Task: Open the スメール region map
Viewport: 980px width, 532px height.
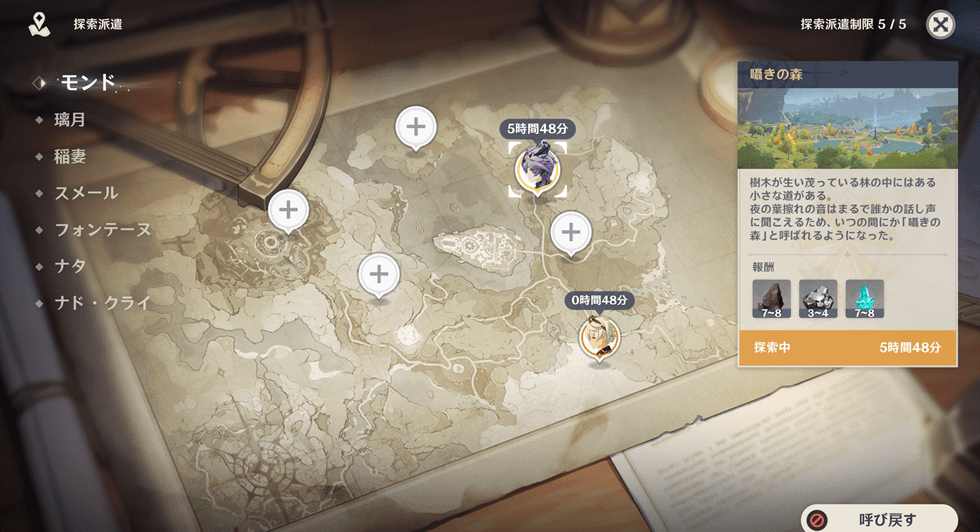Action: [86, 193]
